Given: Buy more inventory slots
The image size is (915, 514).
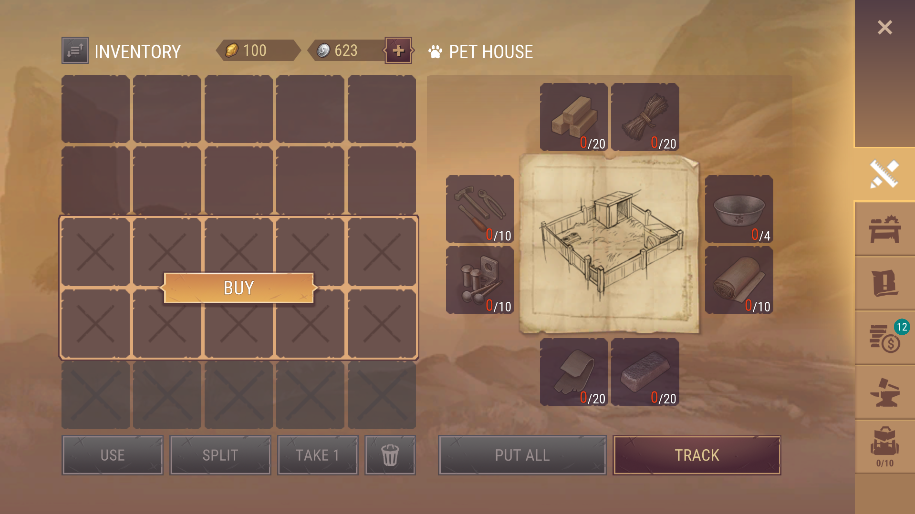Looking at the screenshot, I should (x=239, y=288).
